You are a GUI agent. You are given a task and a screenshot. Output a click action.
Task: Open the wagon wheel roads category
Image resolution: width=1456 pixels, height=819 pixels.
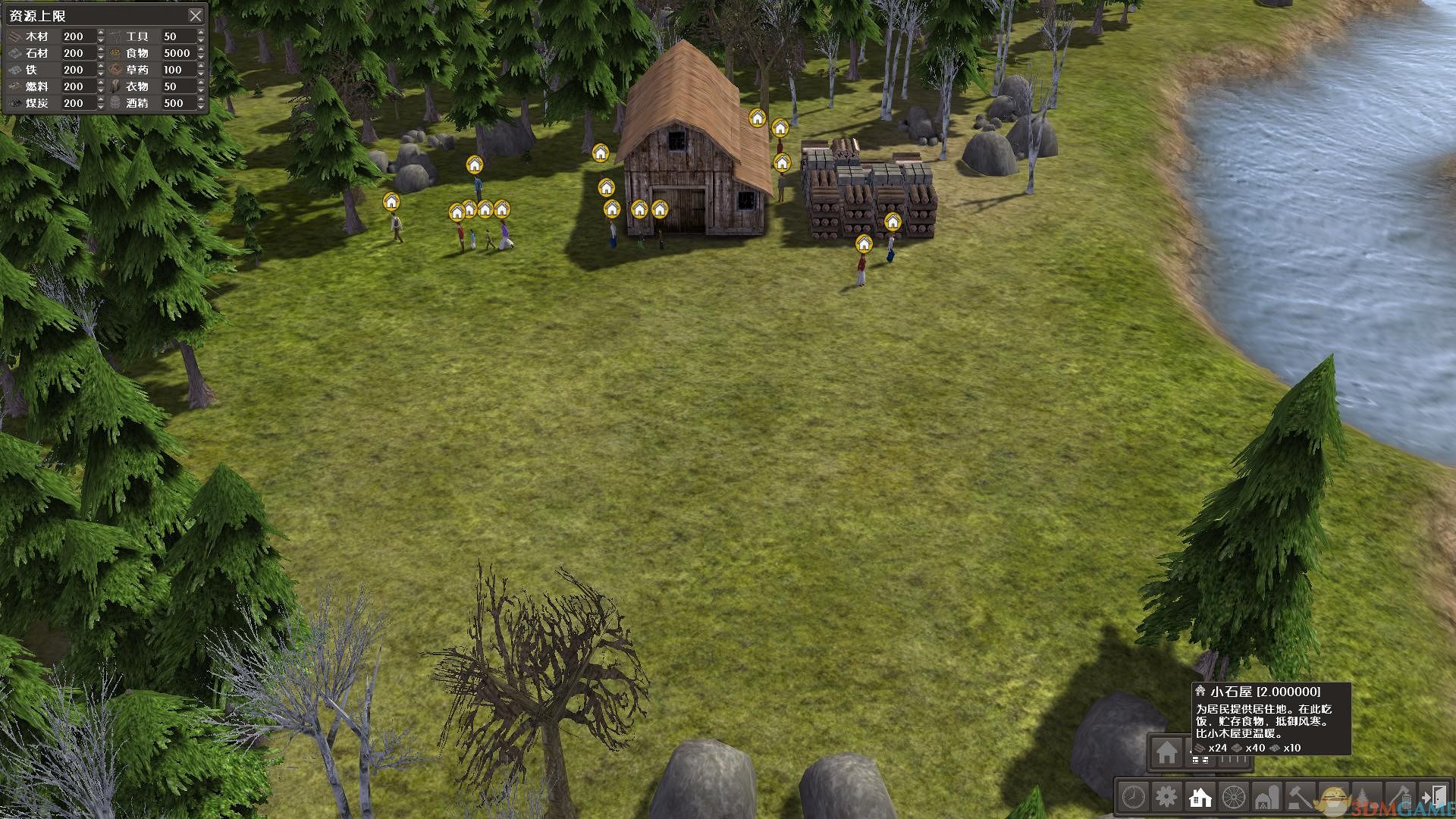(x=1234, y=797)
